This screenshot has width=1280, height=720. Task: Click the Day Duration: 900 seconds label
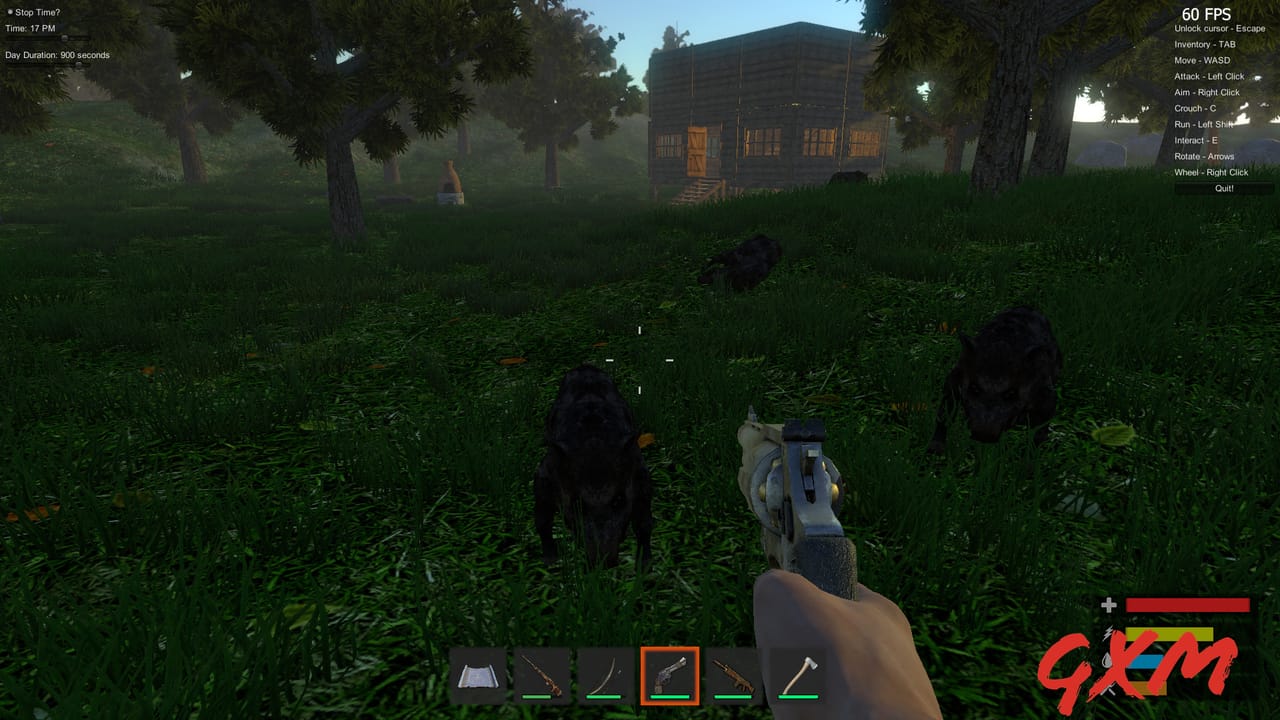[57, 54]
